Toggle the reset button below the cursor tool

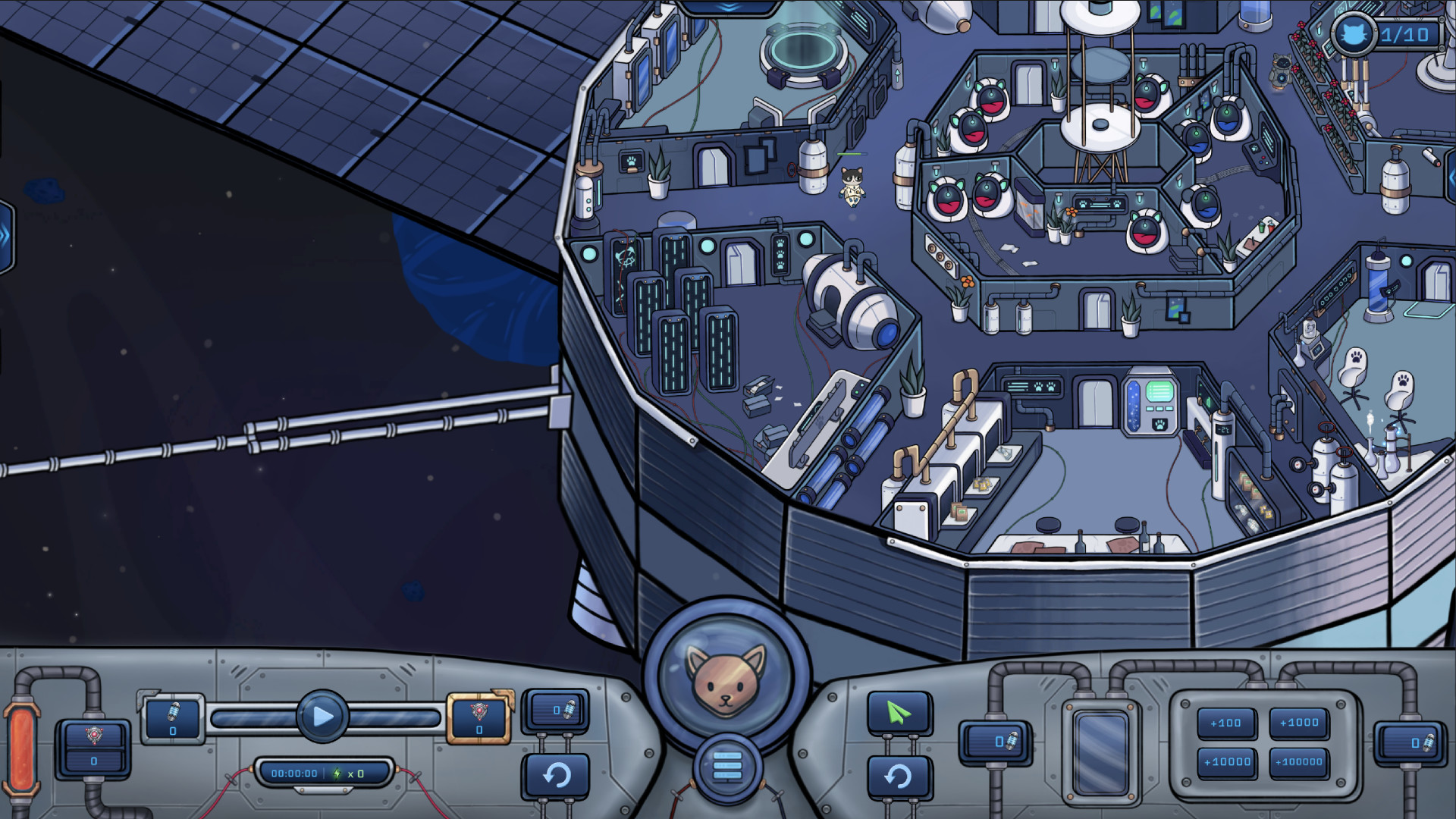coord(899,775)
